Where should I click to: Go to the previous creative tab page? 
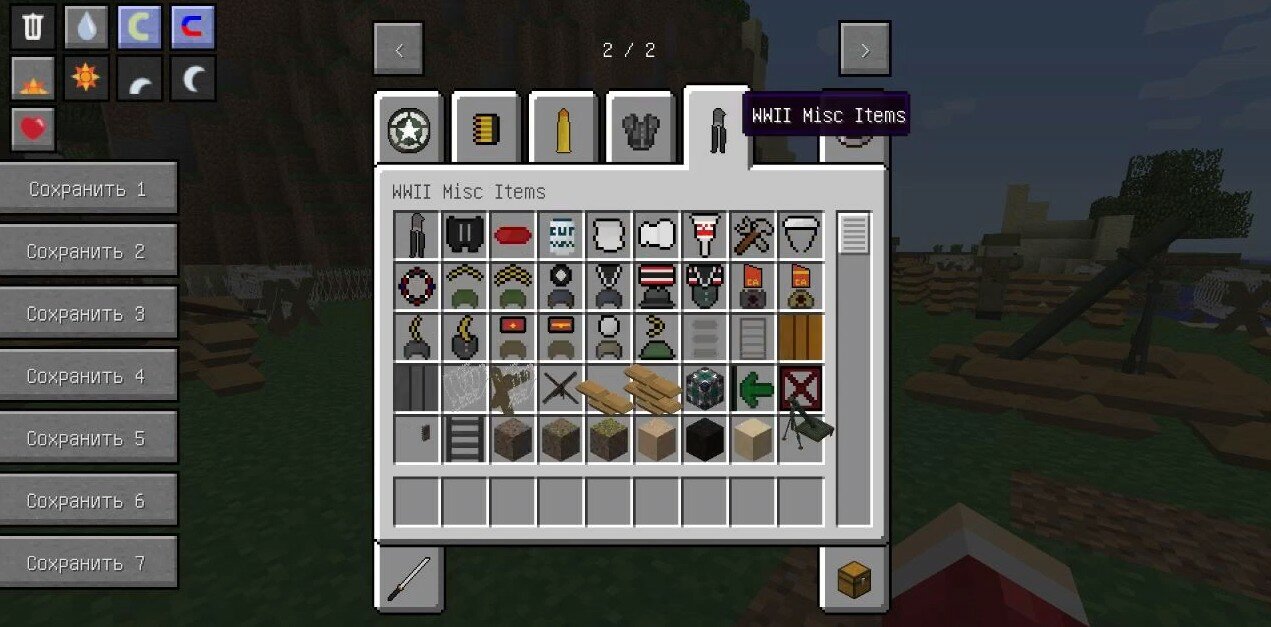[398, 49]
